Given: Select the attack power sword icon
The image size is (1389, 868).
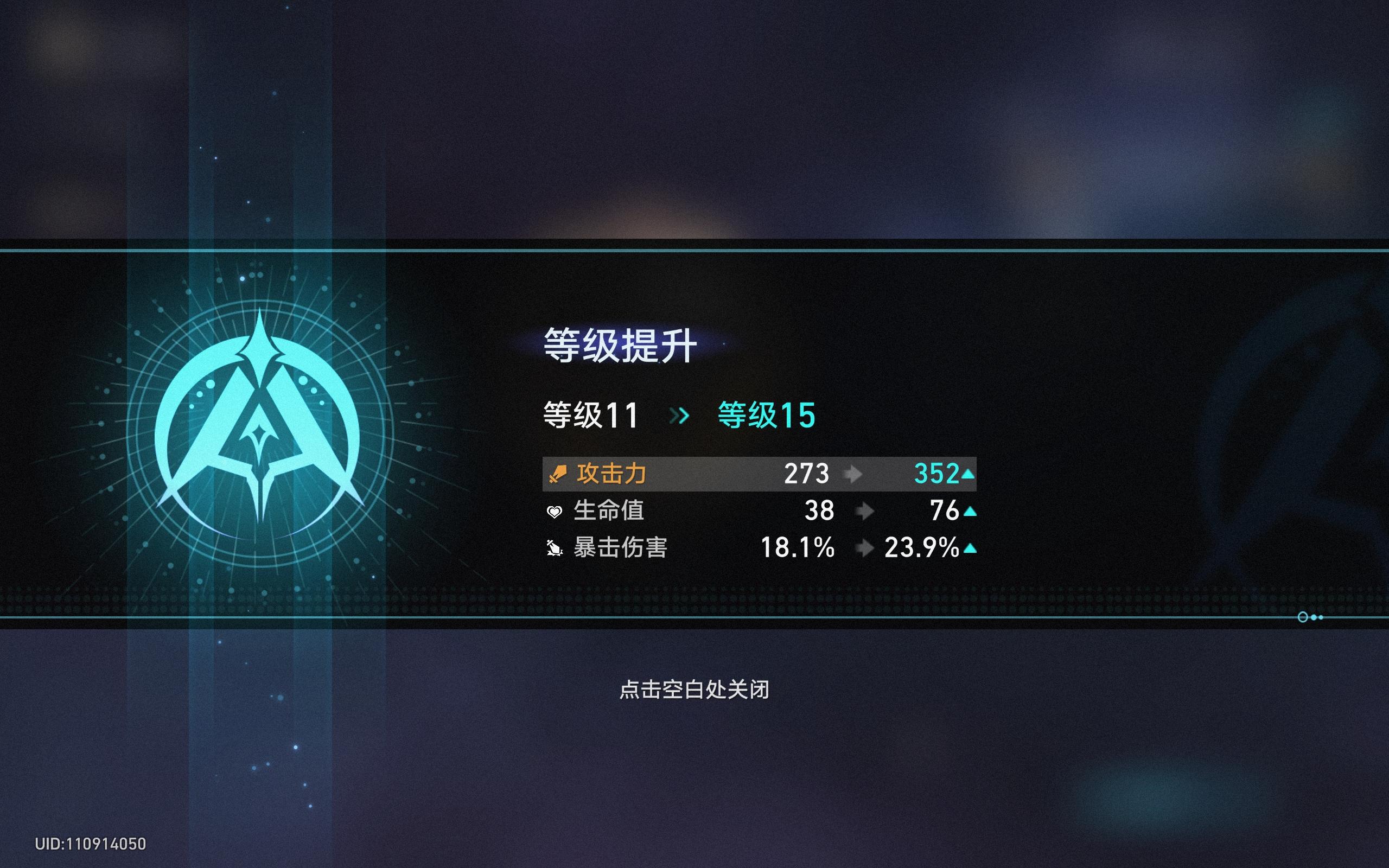Looking at the screenshot, I should tap(557, 475).
